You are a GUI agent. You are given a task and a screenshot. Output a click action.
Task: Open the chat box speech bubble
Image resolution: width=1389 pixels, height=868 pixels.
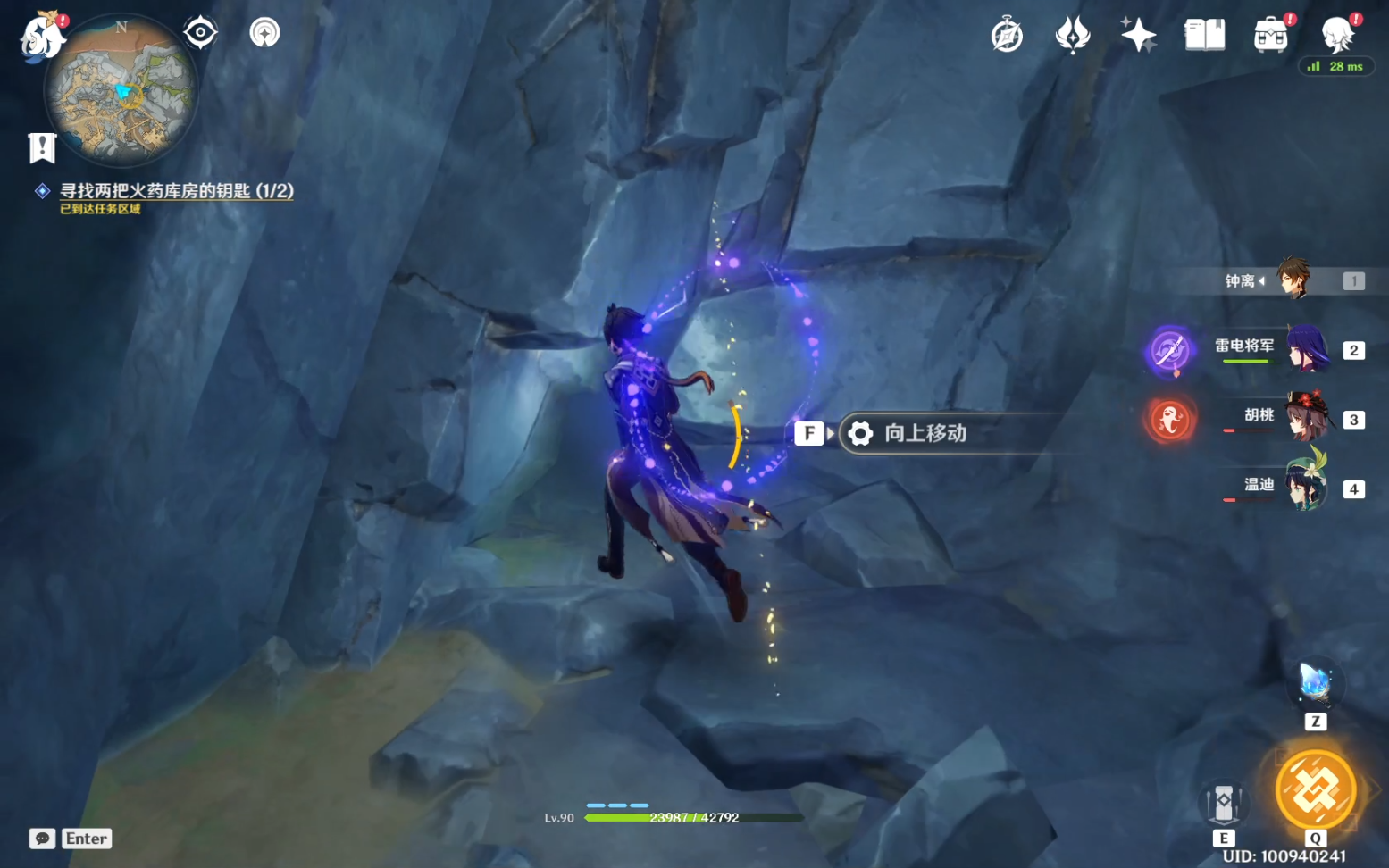(42, 839)
